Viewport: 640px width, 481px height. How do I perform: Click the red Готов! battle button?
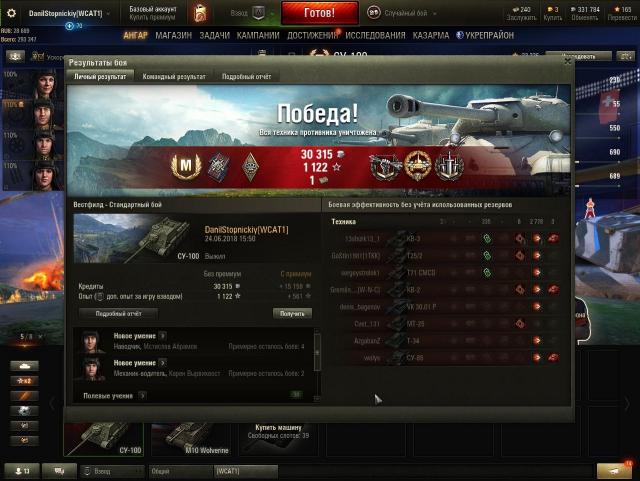(318, 13)
